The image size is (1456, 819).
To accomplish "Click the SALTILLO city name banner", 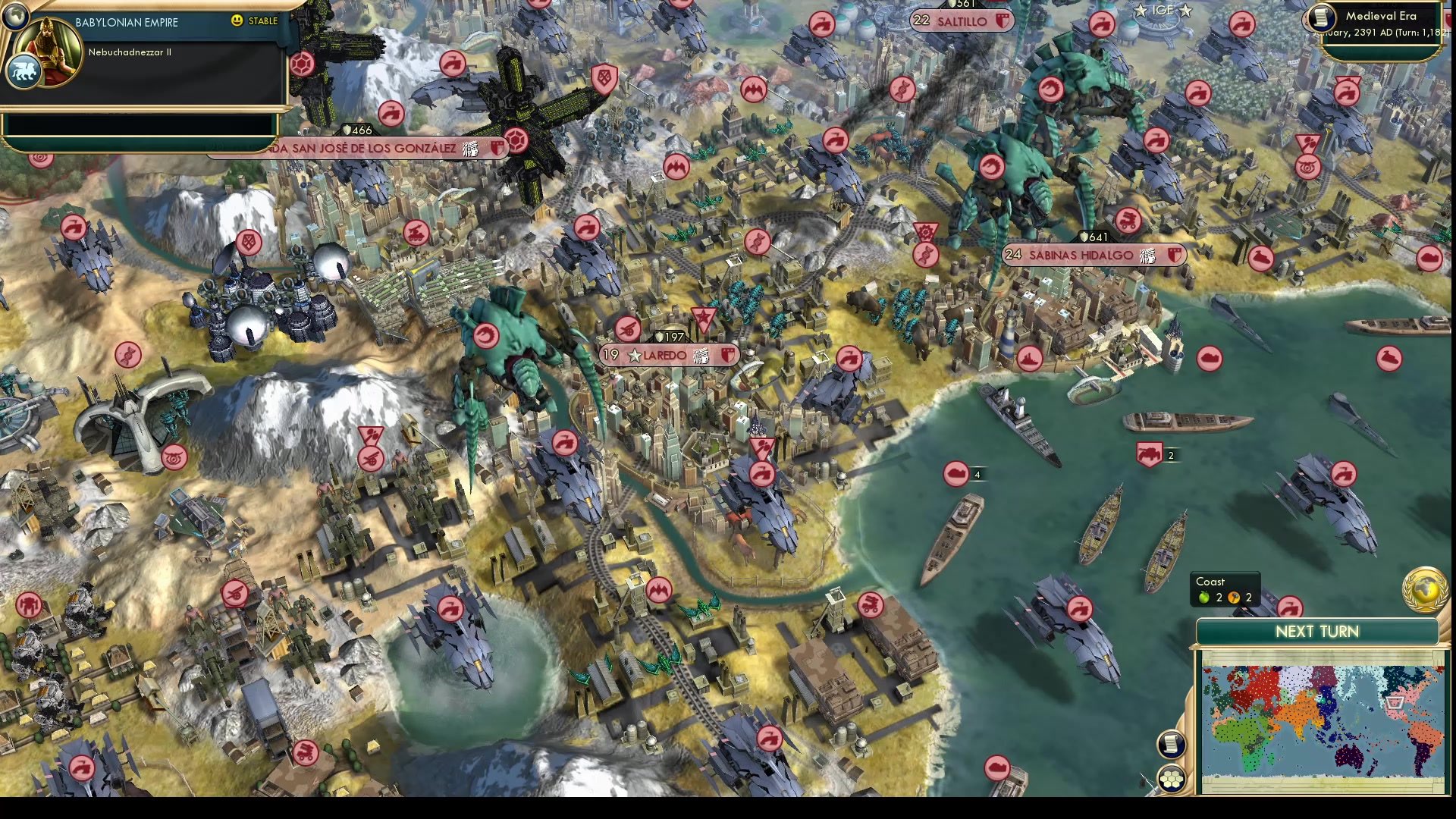I will [962, 22].
